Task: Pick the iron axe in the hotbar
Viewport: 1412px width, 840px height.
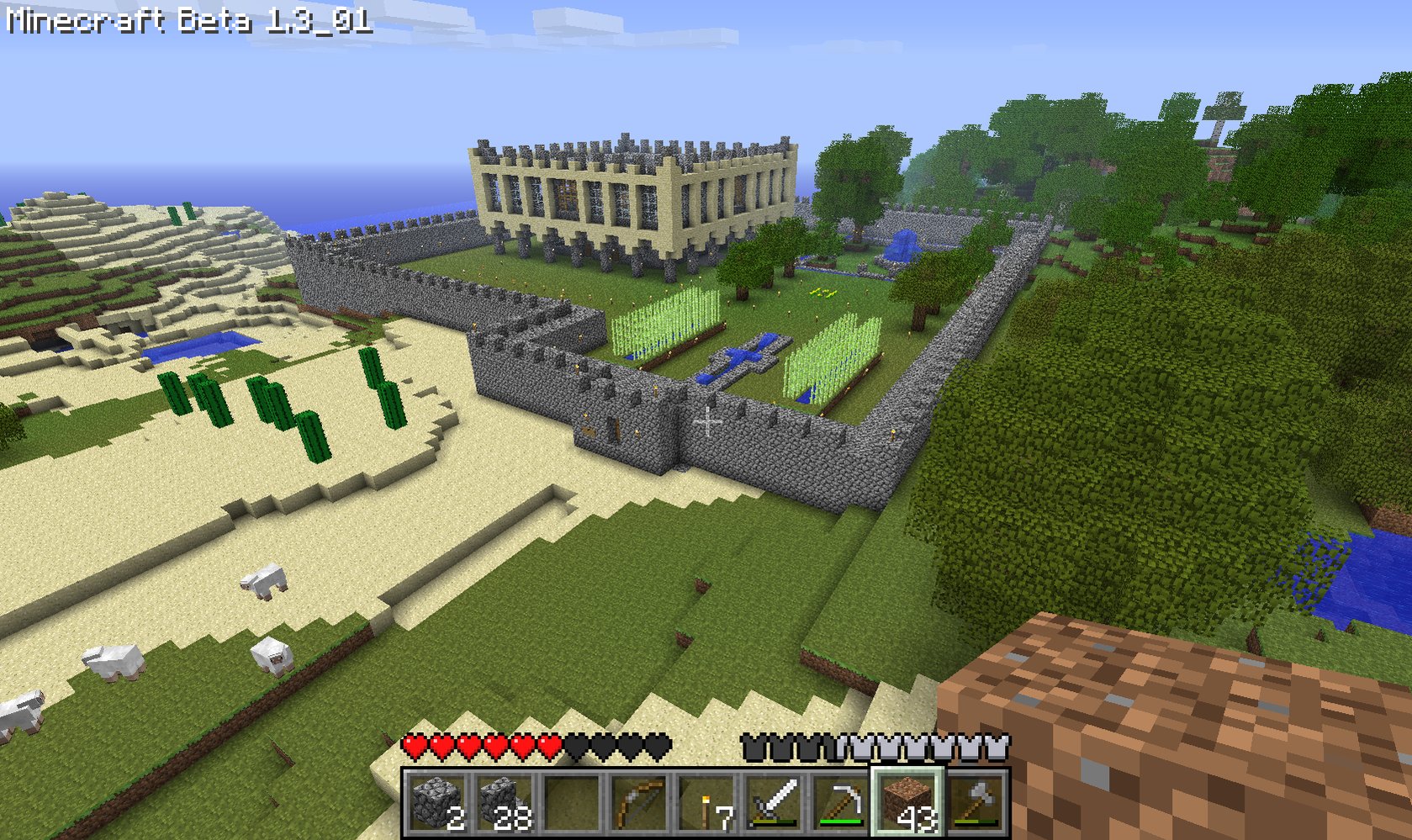Action: click(976, 802)
